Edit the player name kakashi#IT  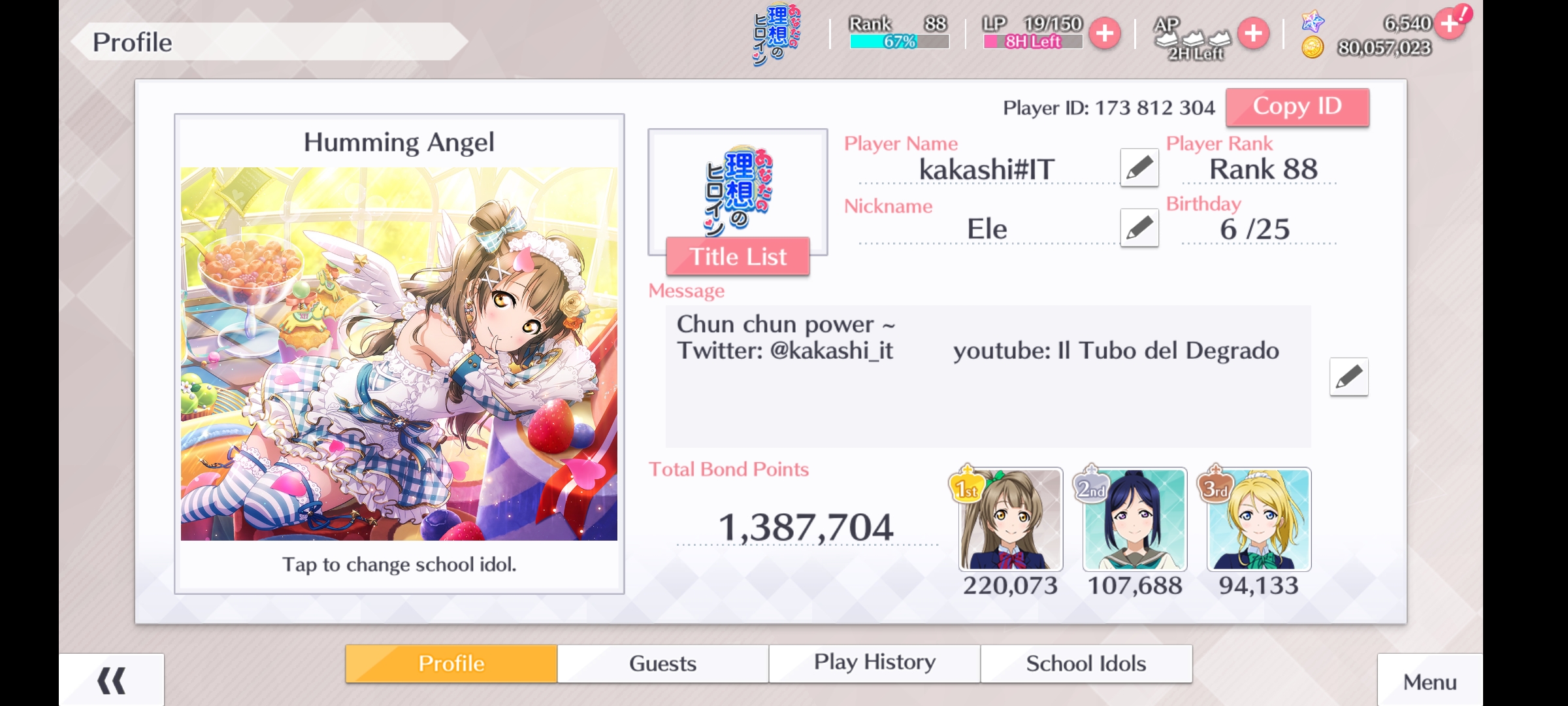point(1139,168)
